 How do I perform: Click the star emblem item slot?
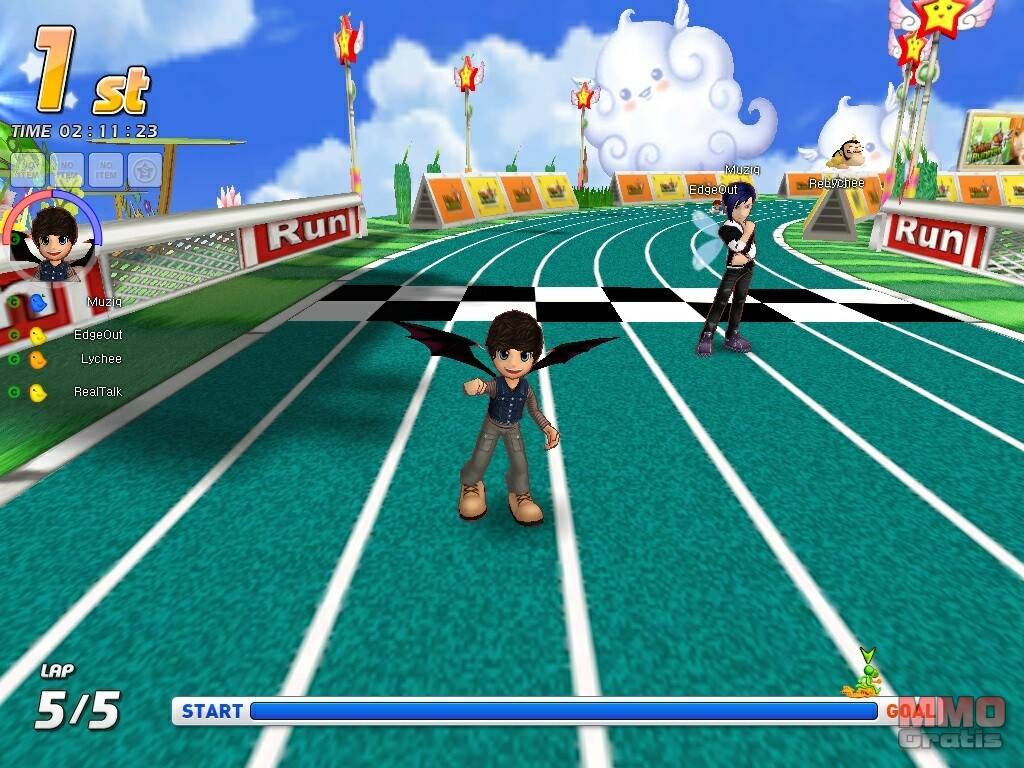coord(145,170)
